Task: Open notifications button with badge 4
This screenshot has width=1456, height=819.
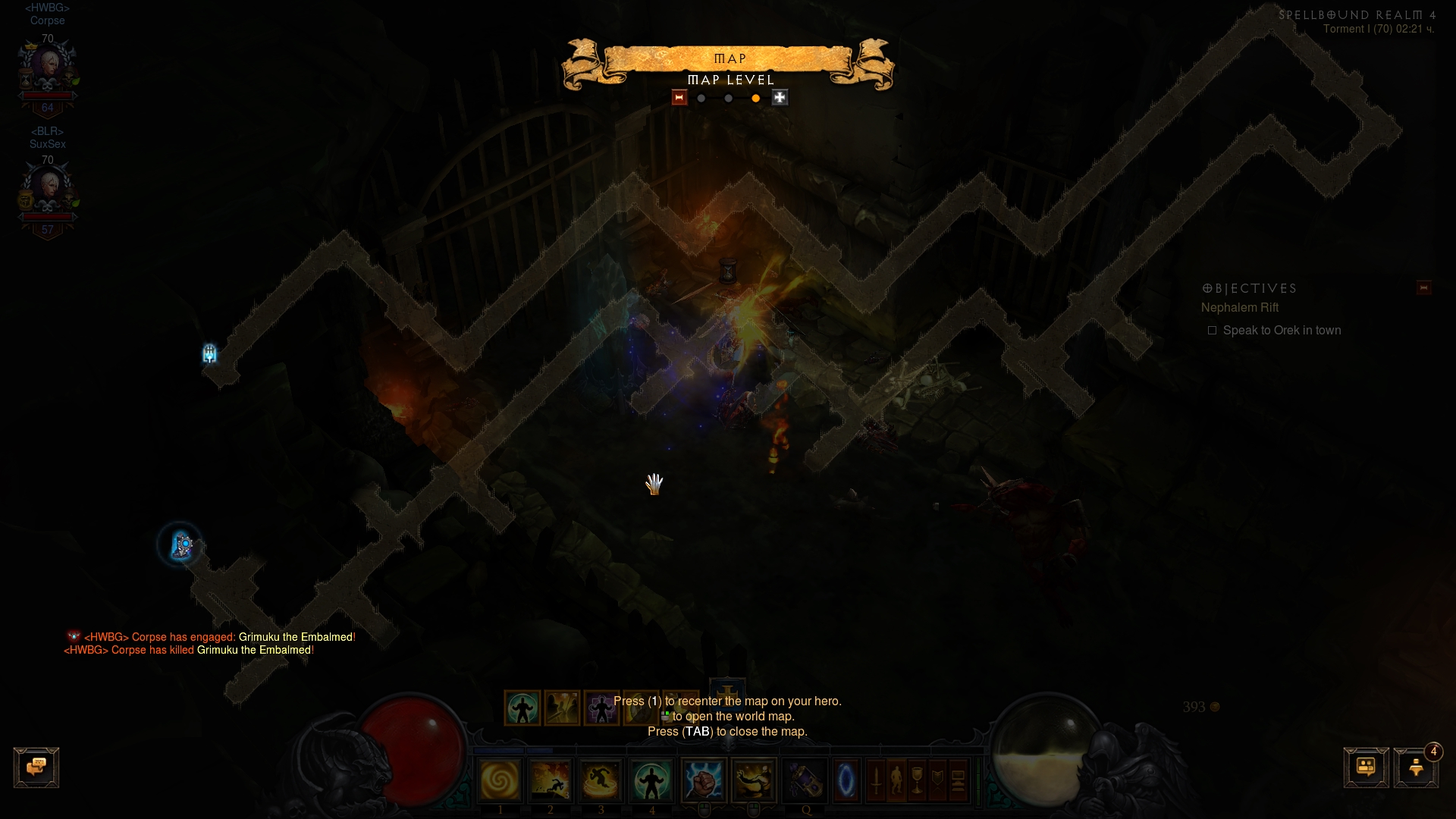Action: click(x=1416, y=767)
